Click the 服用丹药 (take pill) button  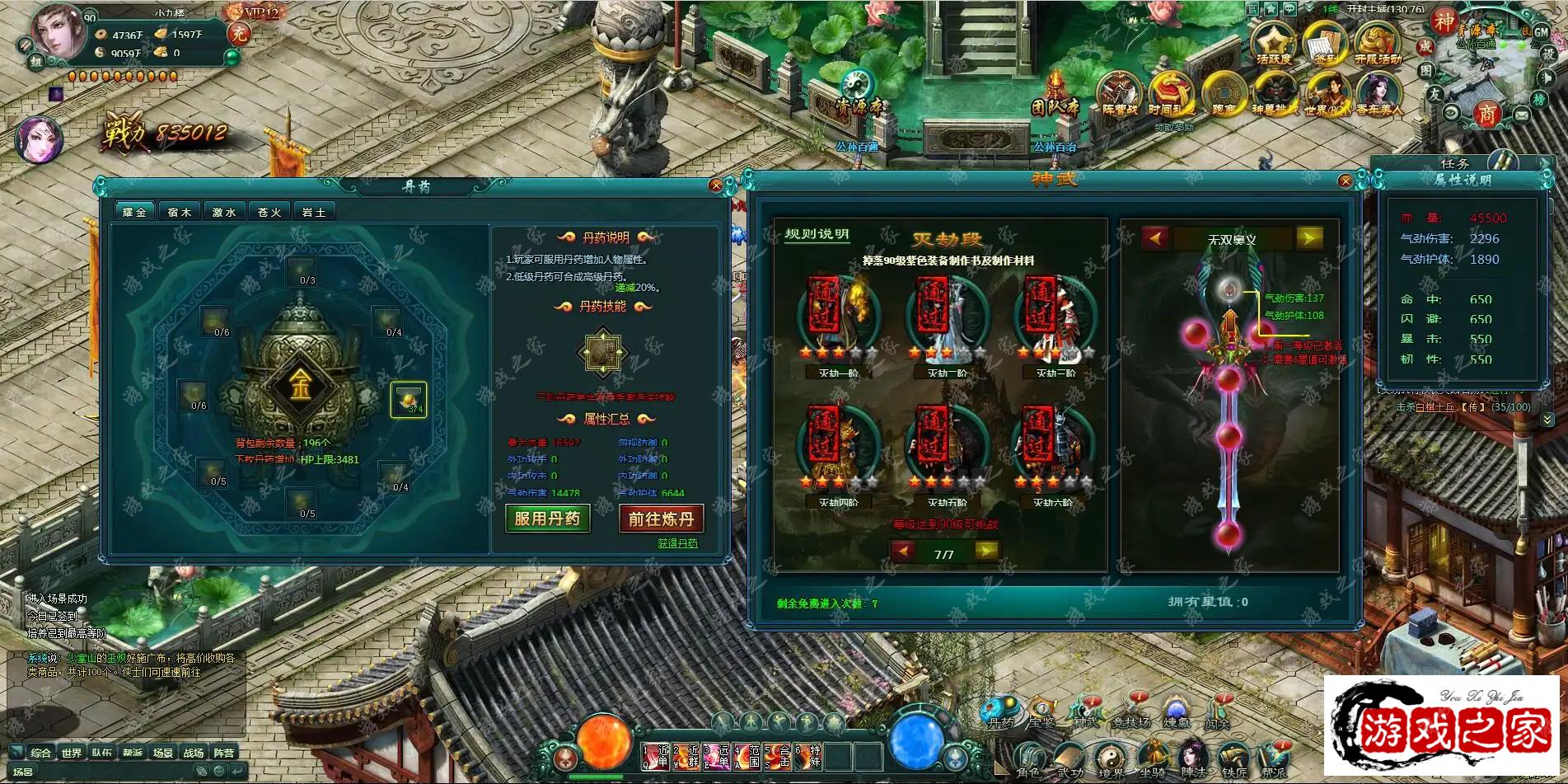coord(546,519)
